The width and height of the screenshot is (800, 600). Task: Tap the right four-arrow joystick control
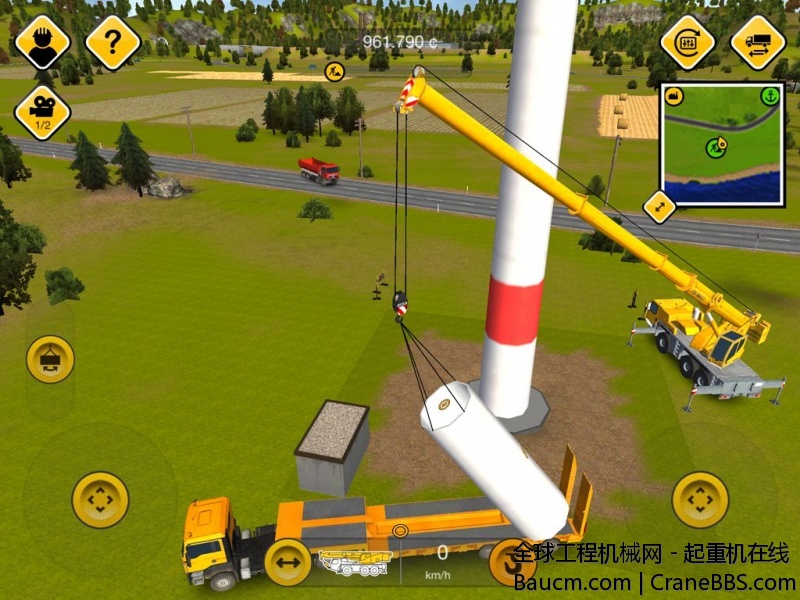click(x=700, y=499)
